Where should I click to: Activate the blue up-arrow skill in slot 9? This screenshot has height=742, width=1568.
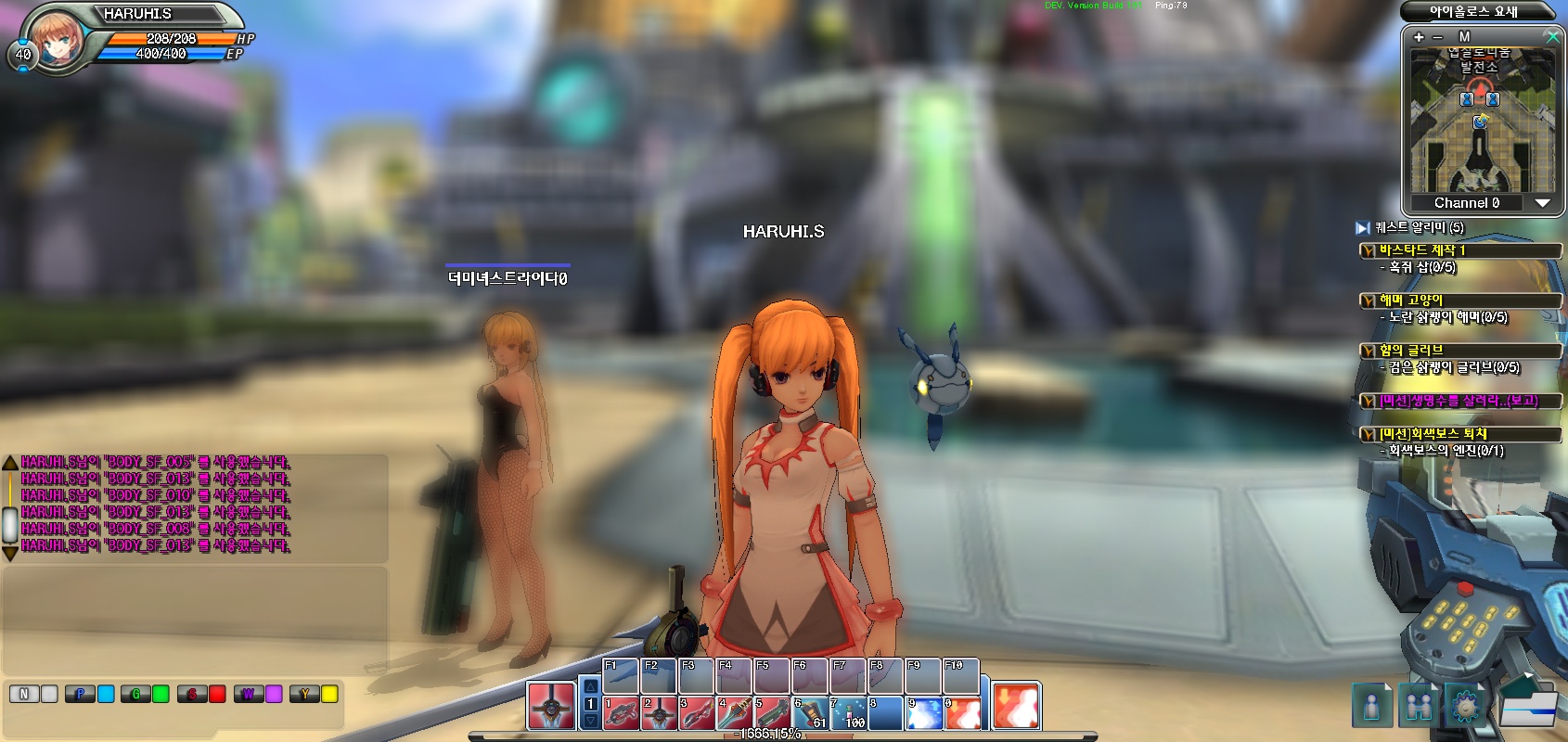pos(923,713)
